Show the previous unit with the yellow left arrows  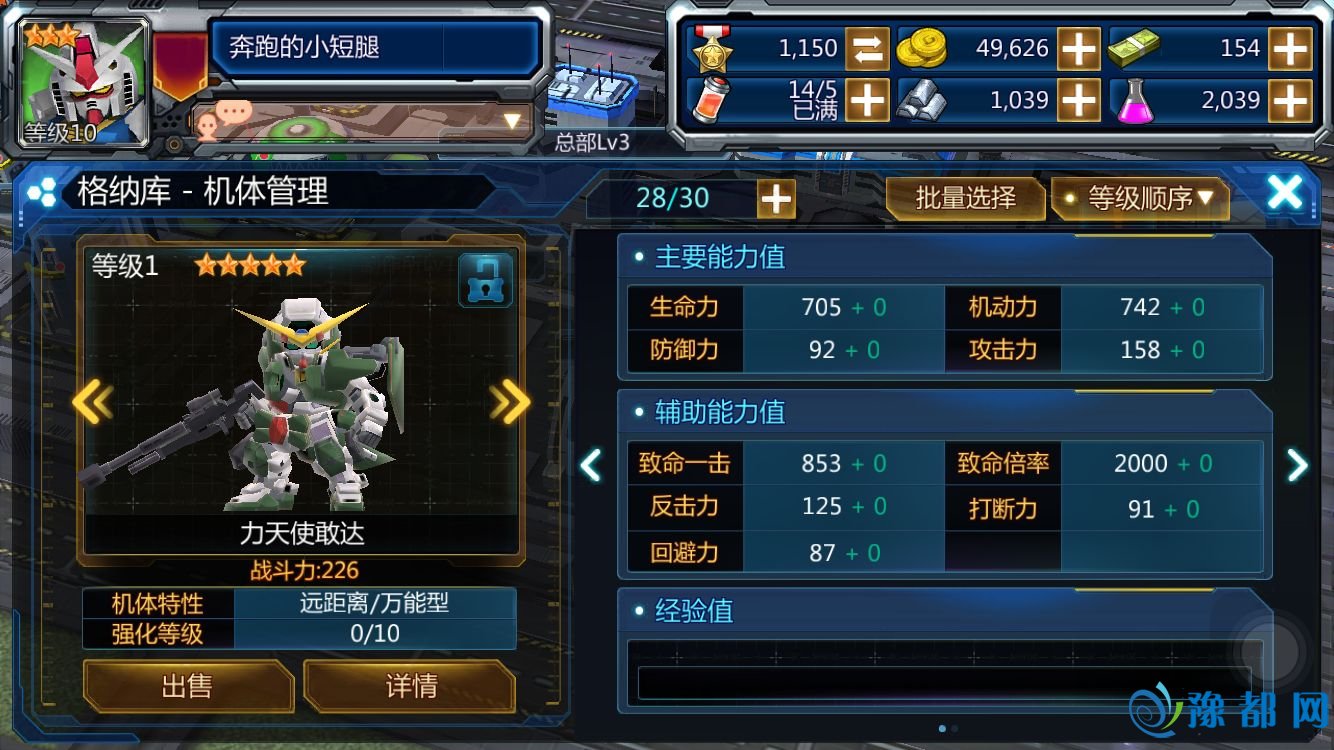click(92, 403)
